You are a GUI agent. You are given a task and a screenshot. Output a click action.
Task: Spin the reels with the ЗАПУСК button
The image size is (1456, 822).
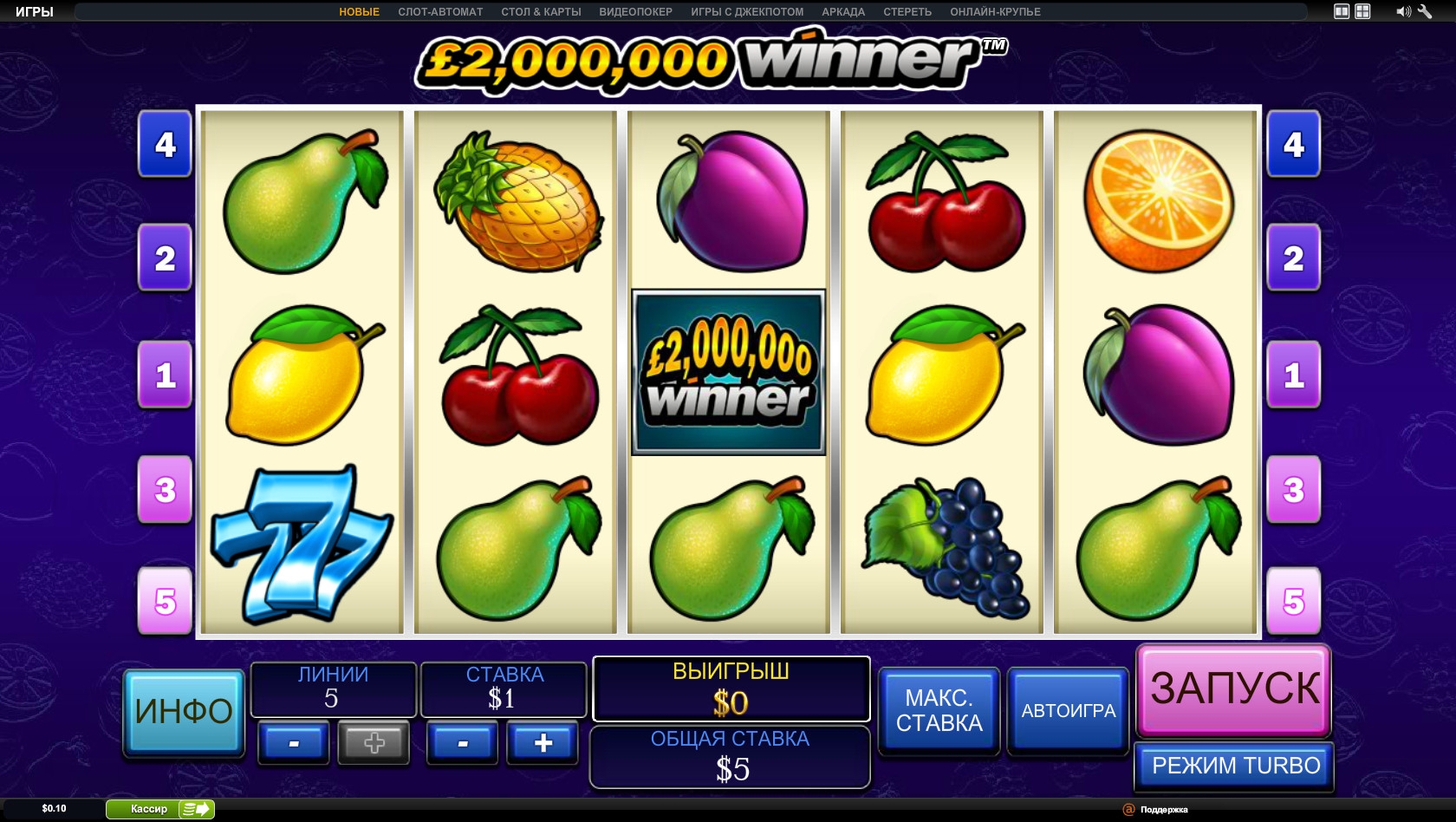(1233, 689)
